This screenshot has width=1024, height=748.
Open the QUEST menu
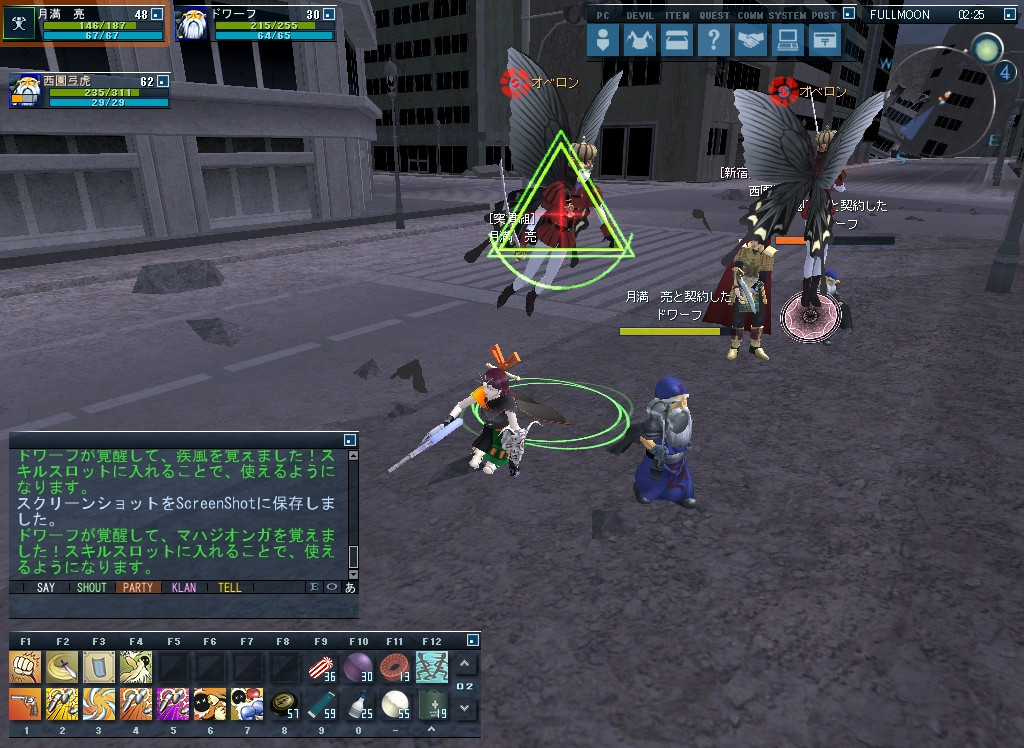click(713, 41)
